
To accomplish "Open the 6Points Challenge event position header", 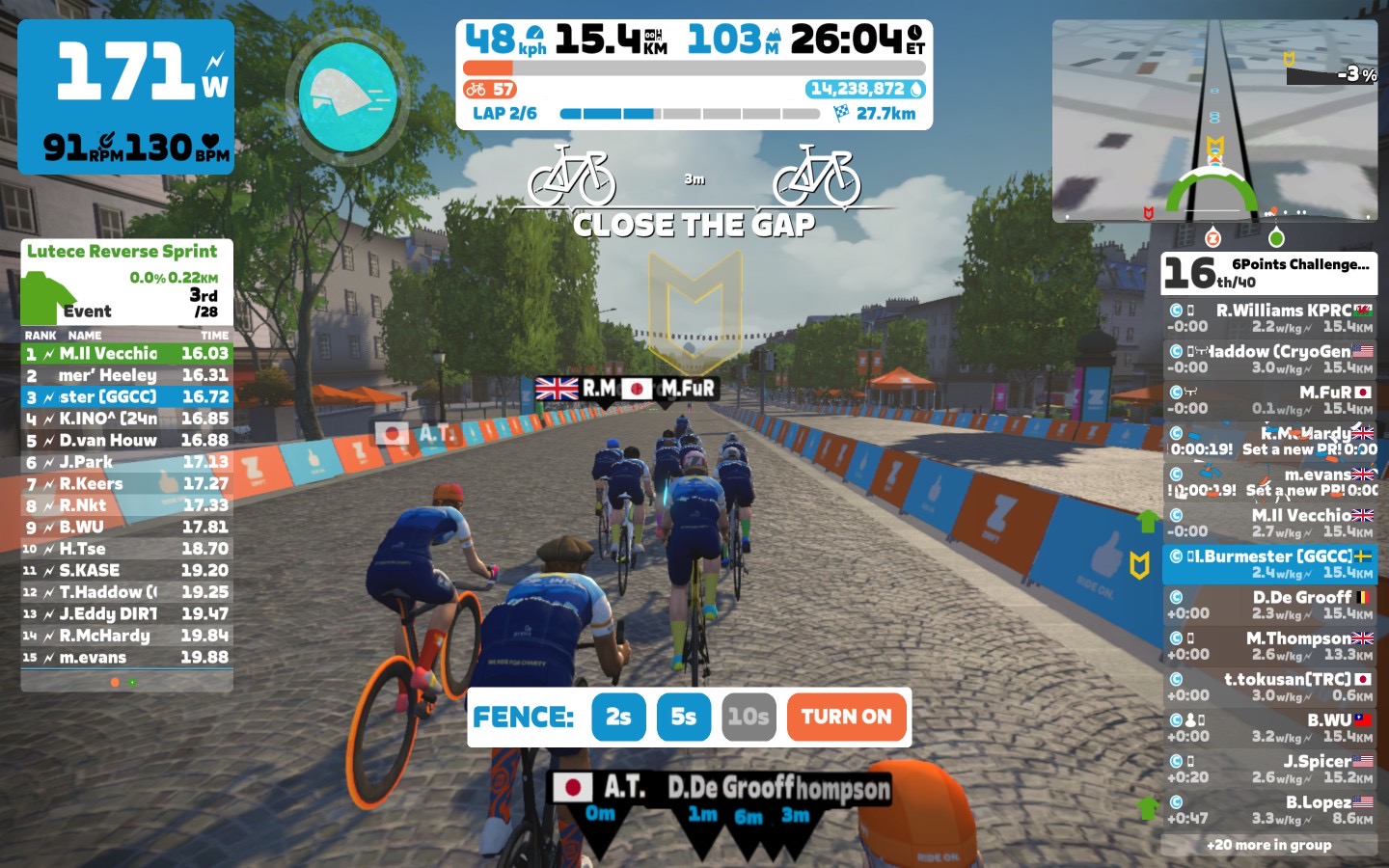I will [x=1268, y=273].
